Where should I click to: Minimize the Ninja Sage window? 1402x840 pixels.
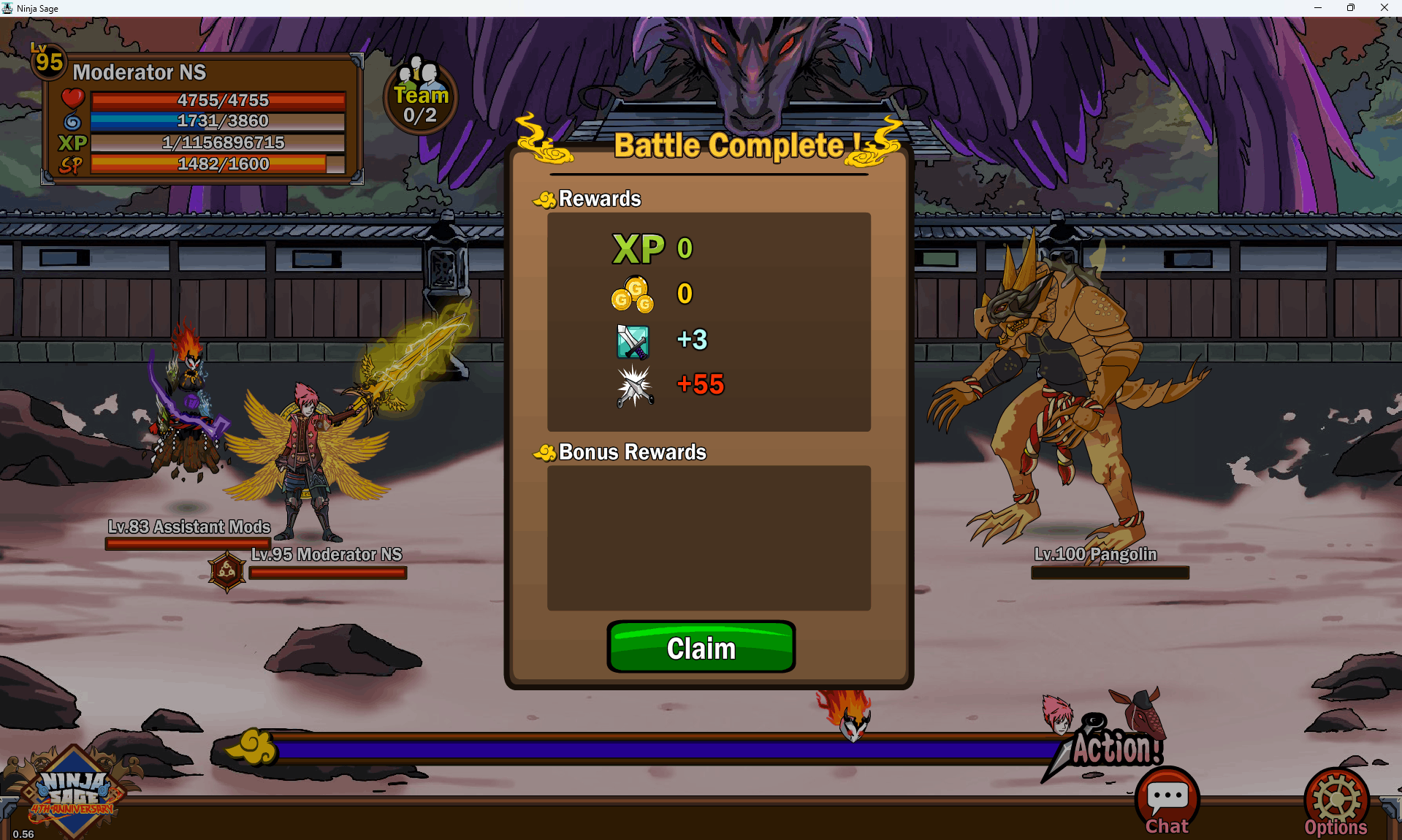1318,8
